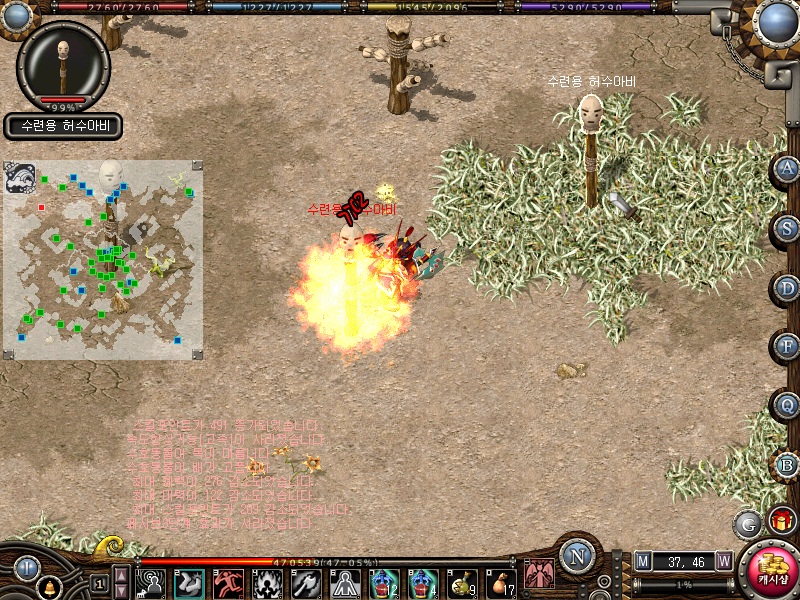Click the round B shortcut button

(x=788, y=465)
